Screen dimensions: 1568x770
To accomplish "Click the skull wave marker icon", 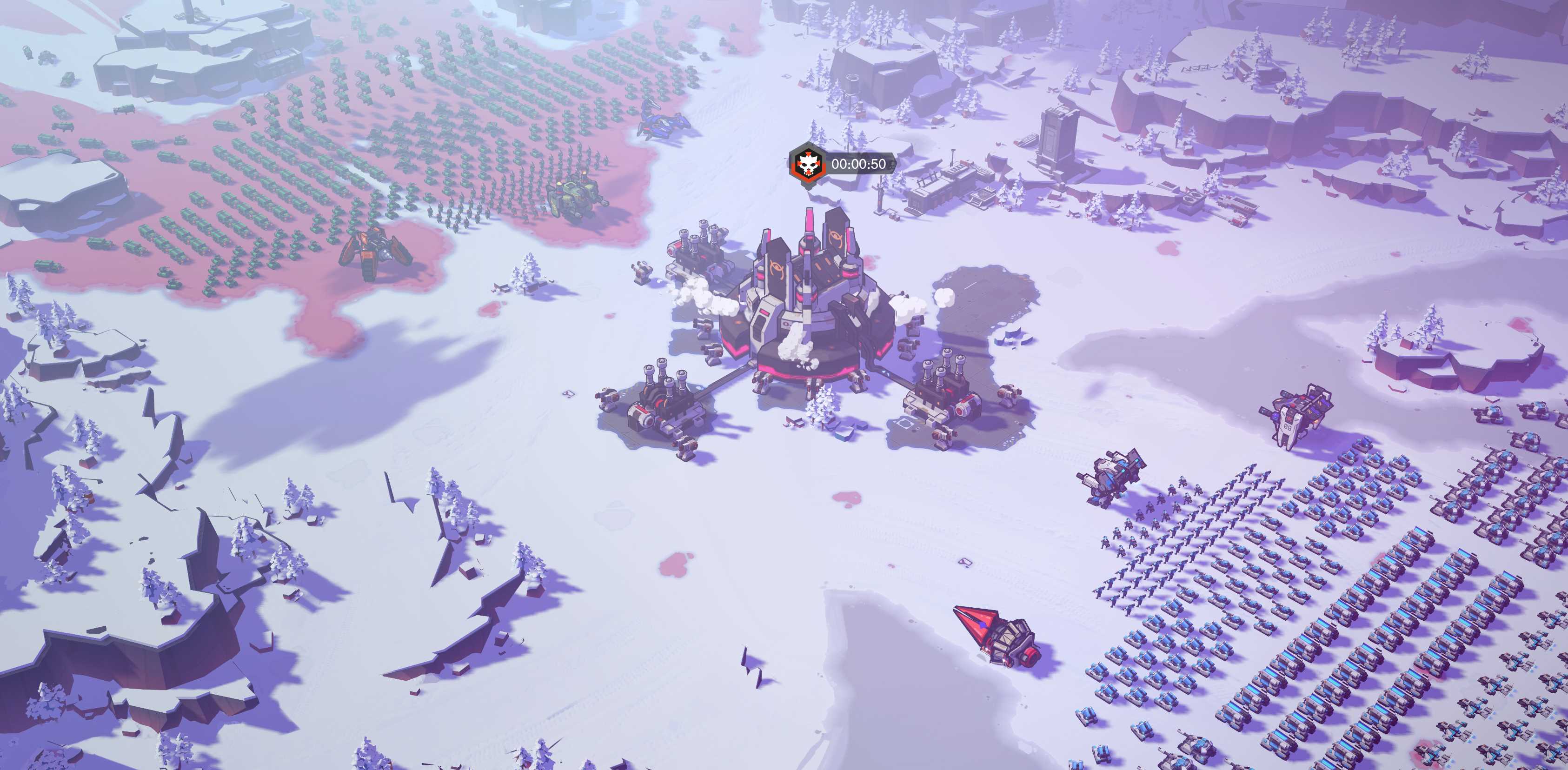I will [x=807, y=164].
